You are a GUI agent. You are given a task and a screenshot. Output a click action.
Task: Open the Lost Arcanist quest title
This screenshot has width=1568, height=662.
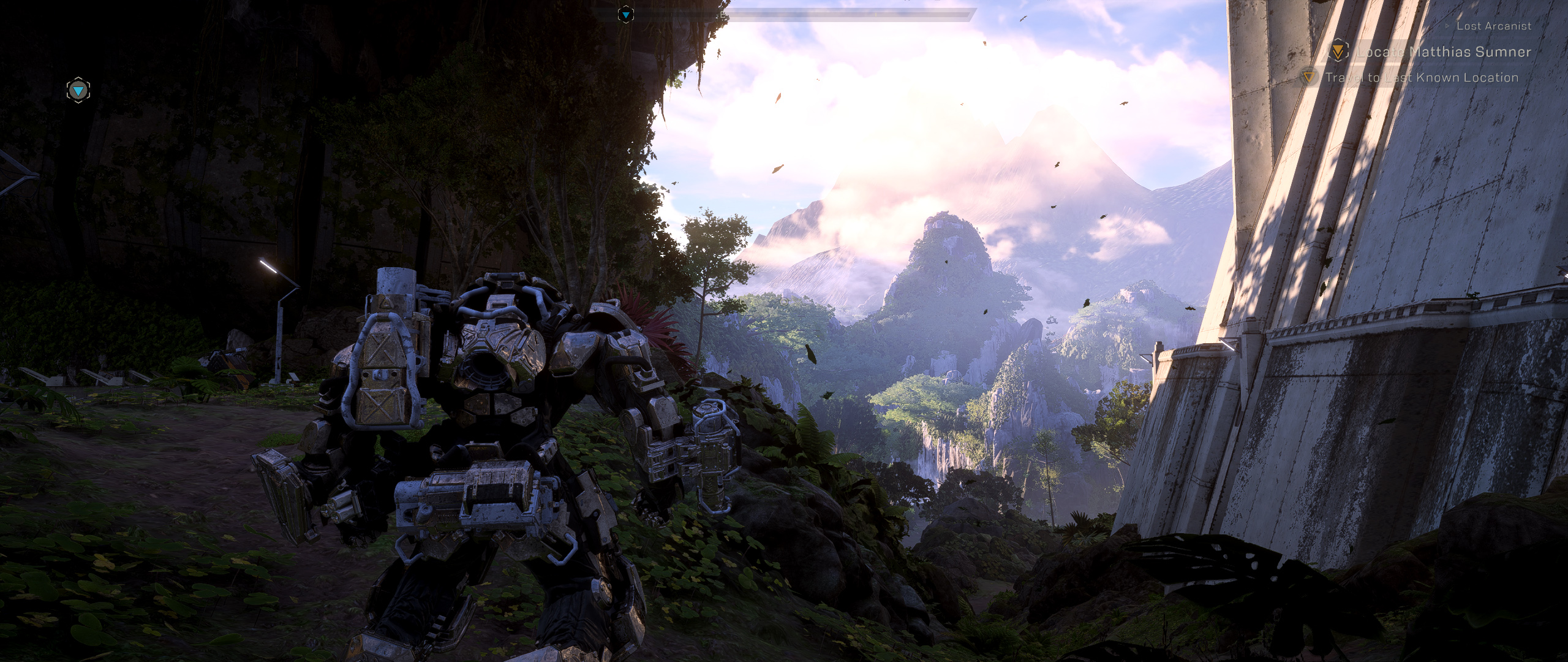[x=1493, y=26]
